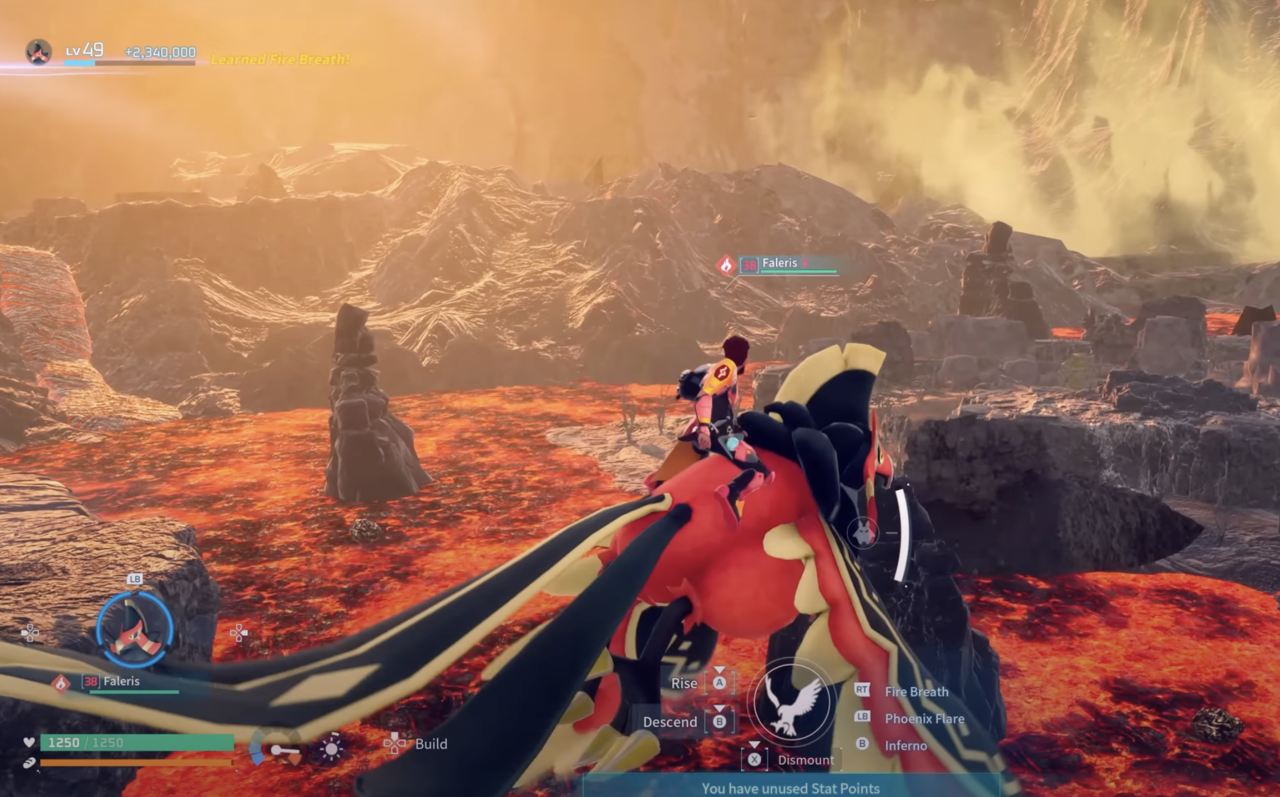This screenshot has width=1280, height=797.
Task: Select the Rise flight control
Action: point(684,683)
